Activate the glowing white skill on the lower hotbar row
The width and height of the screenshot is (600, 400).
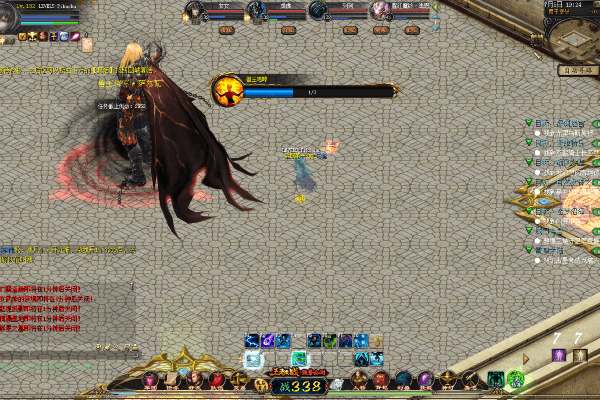[254, 359]
